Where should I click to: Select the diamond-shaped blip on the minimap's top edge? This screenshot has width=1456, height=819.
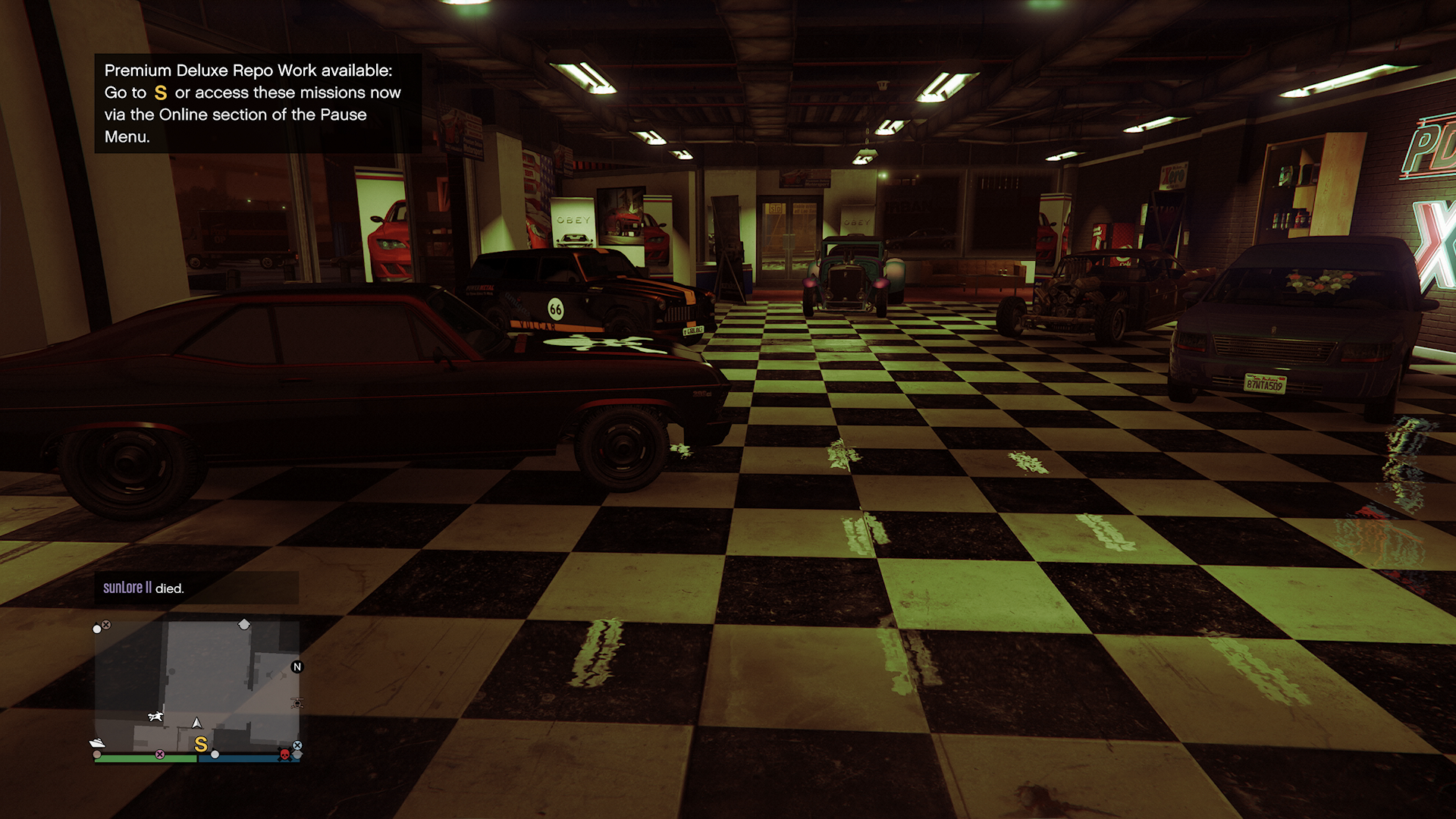pyautogui.click(x=244, y=624)
